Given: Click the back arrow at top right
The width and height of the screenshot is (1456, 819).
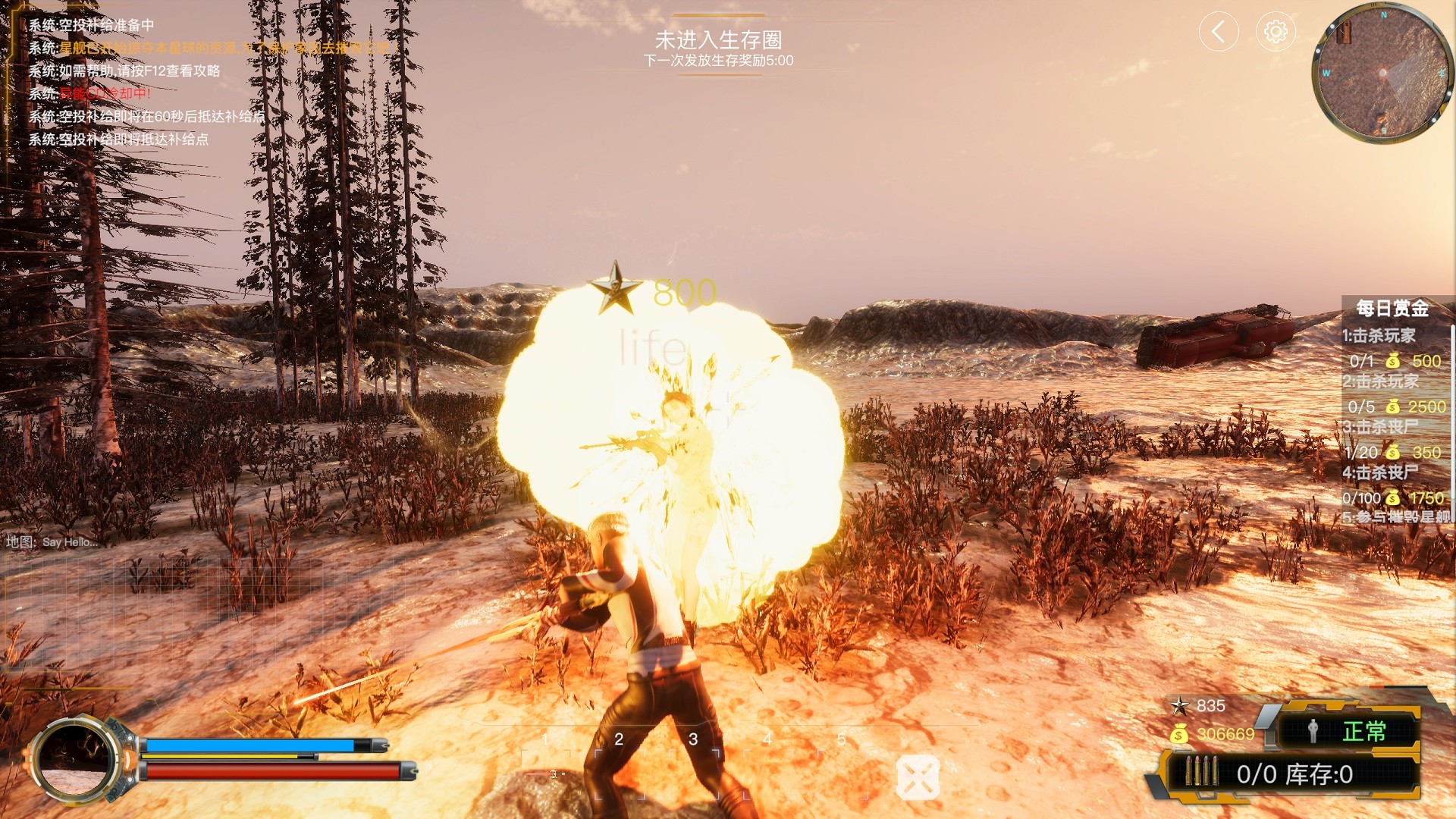Looking at the screenshot, I should pos(1219,33).
